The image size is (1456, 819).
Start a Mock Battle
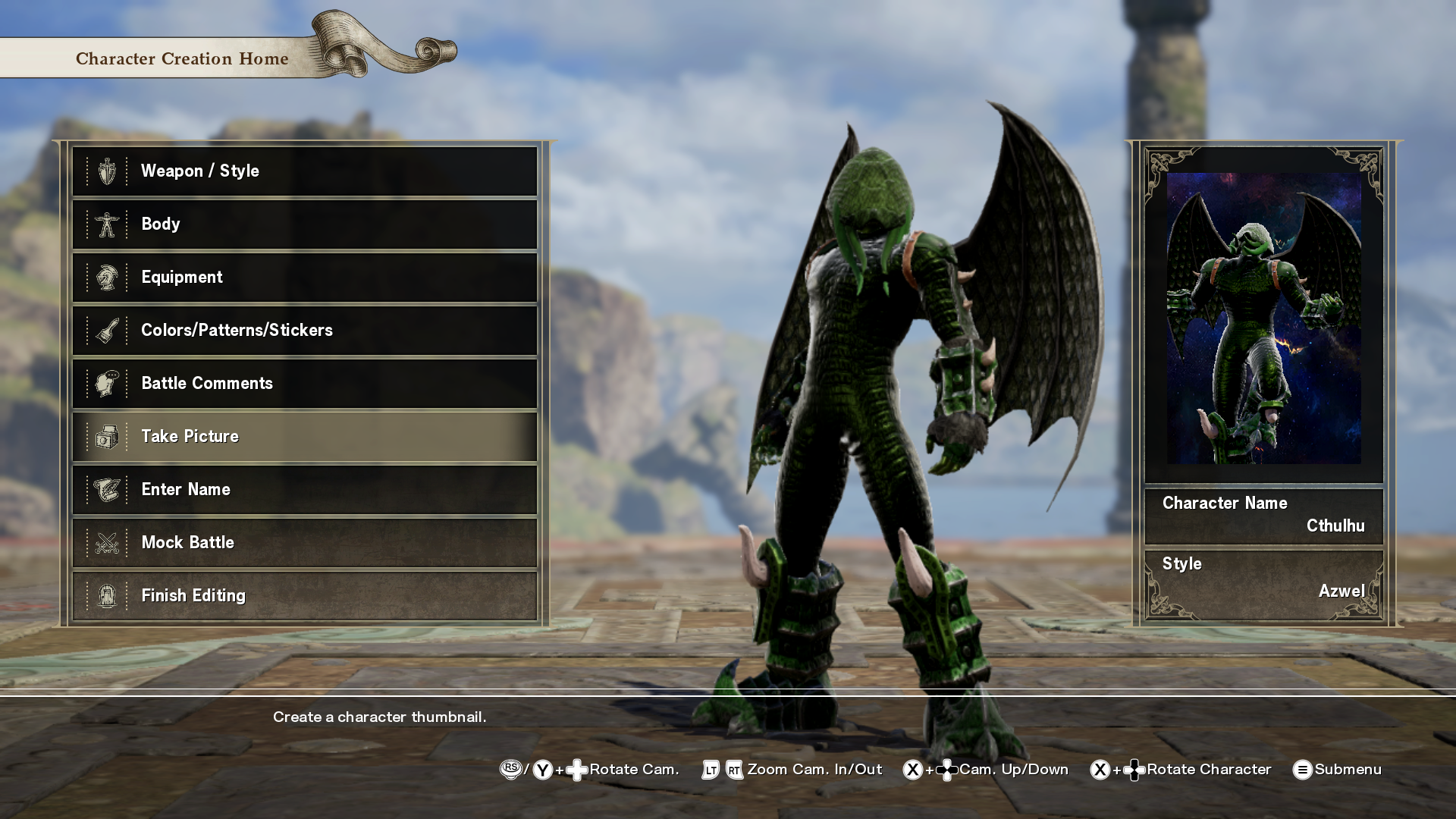[x=304, y=543]
